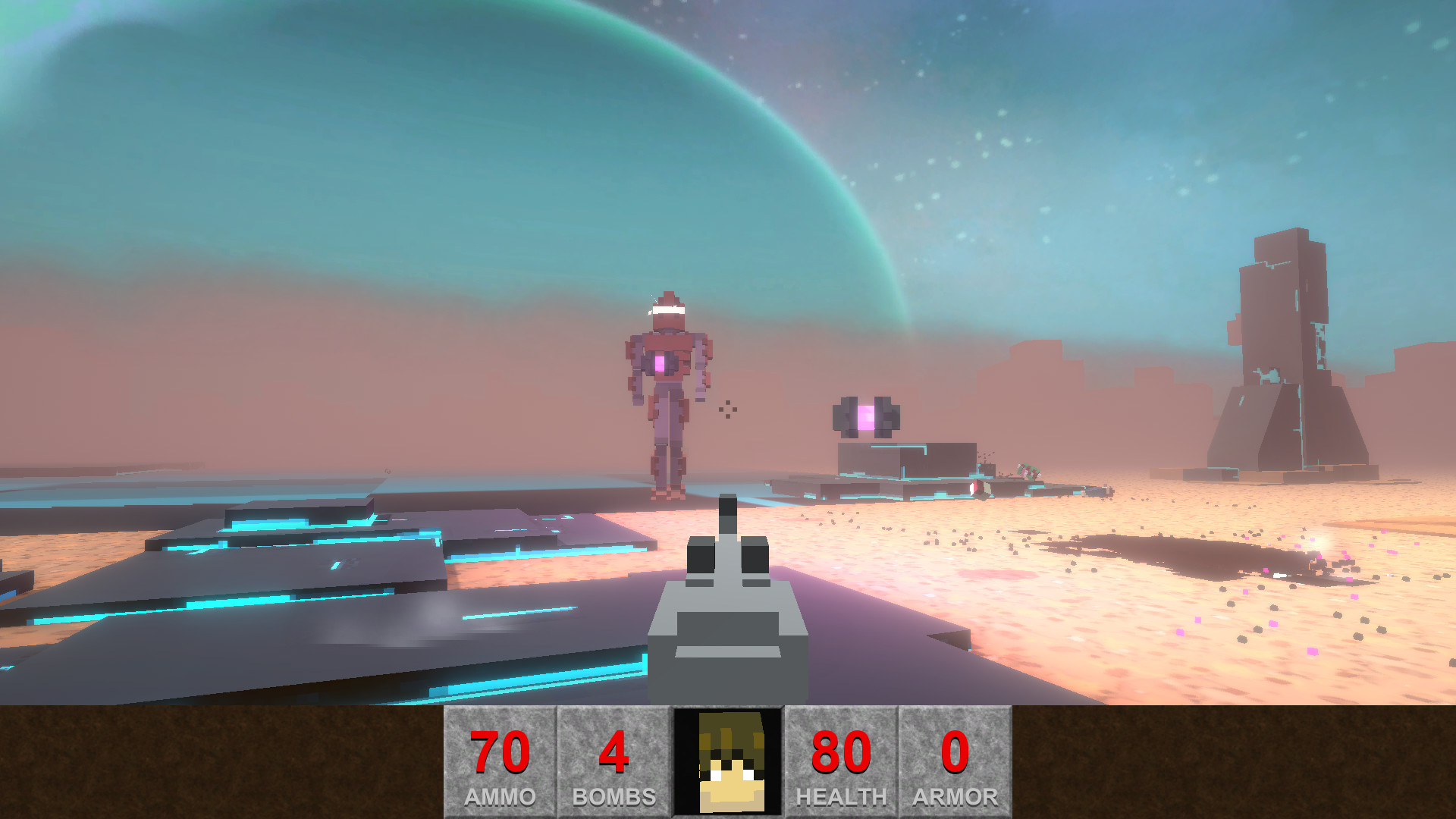Image resolution: width=1456 pixels, height=819 pixels.
Task: Select the HEALTH counter panel
Action: (842, 762)
